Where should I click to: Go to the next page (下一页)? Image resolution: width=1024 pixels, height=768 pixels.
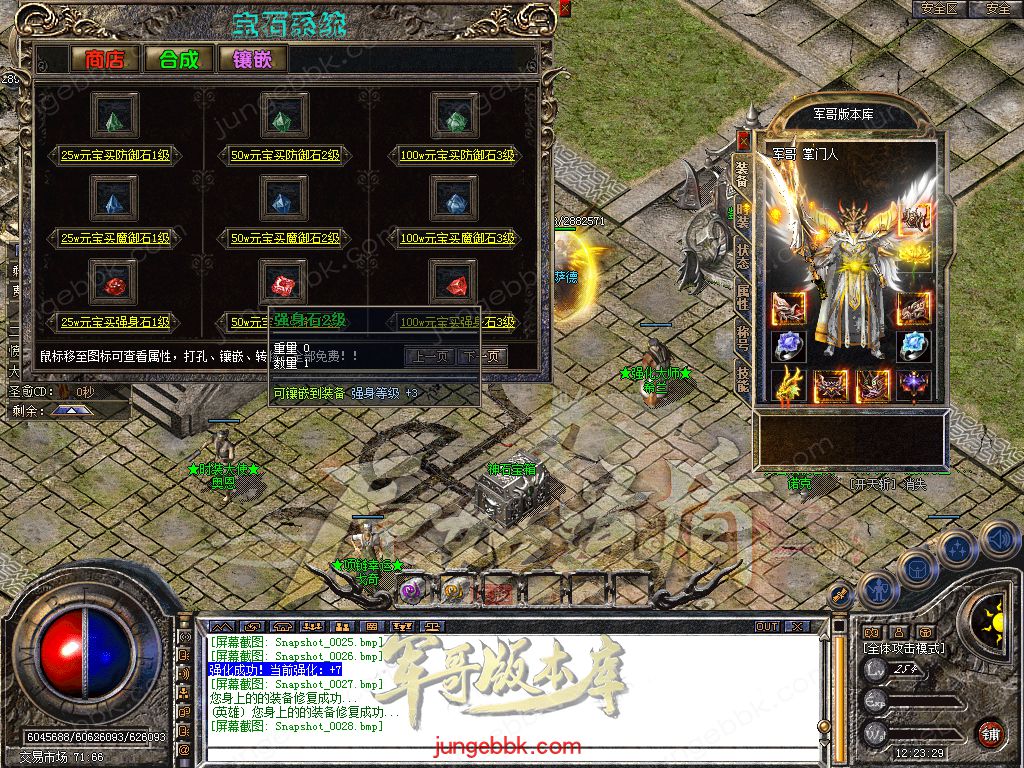click(x=482, y=356)
